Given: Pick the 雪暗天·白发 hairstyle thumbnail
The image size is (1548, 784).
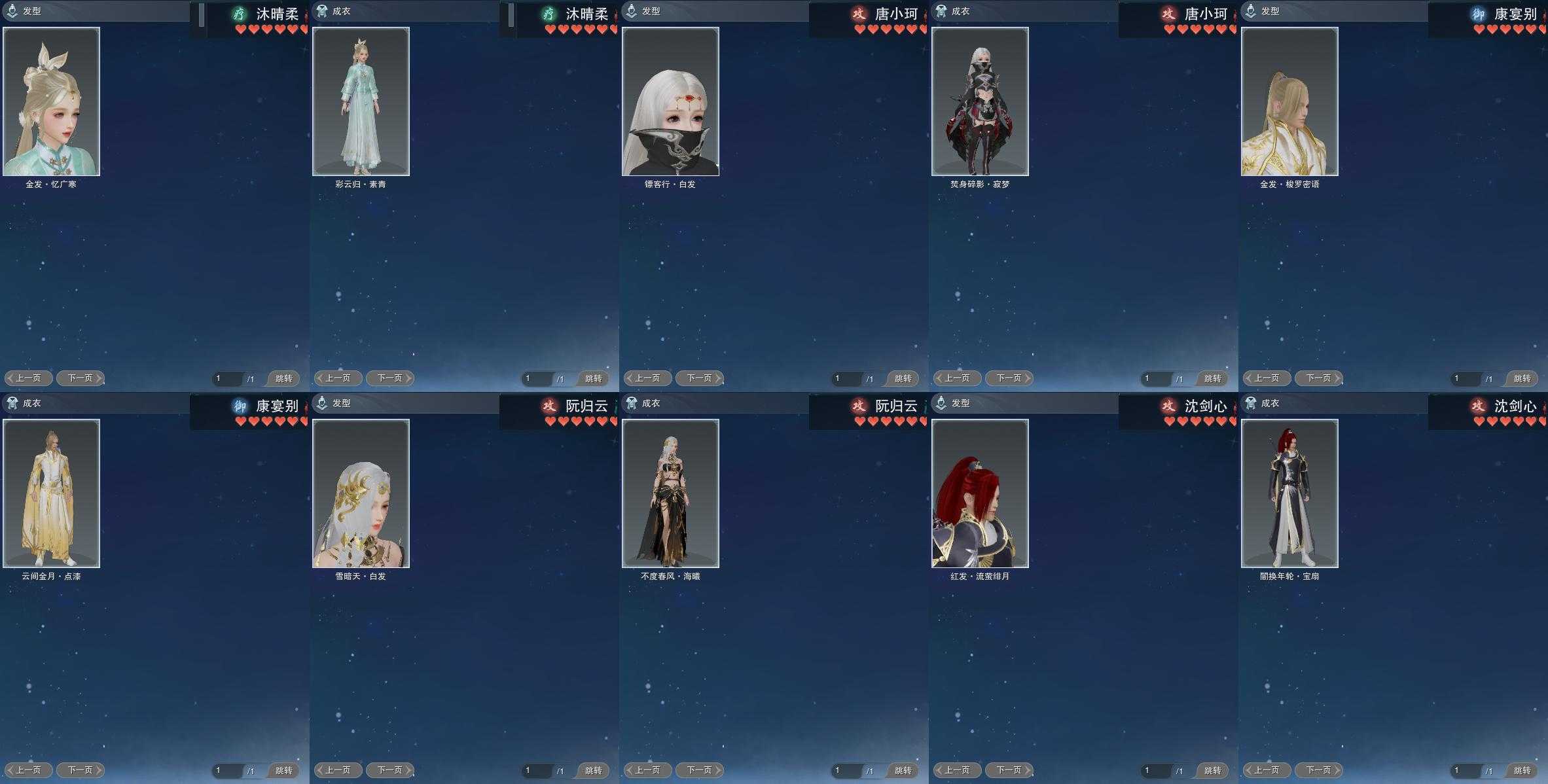Looking at the screenshot, I should 361,493.
